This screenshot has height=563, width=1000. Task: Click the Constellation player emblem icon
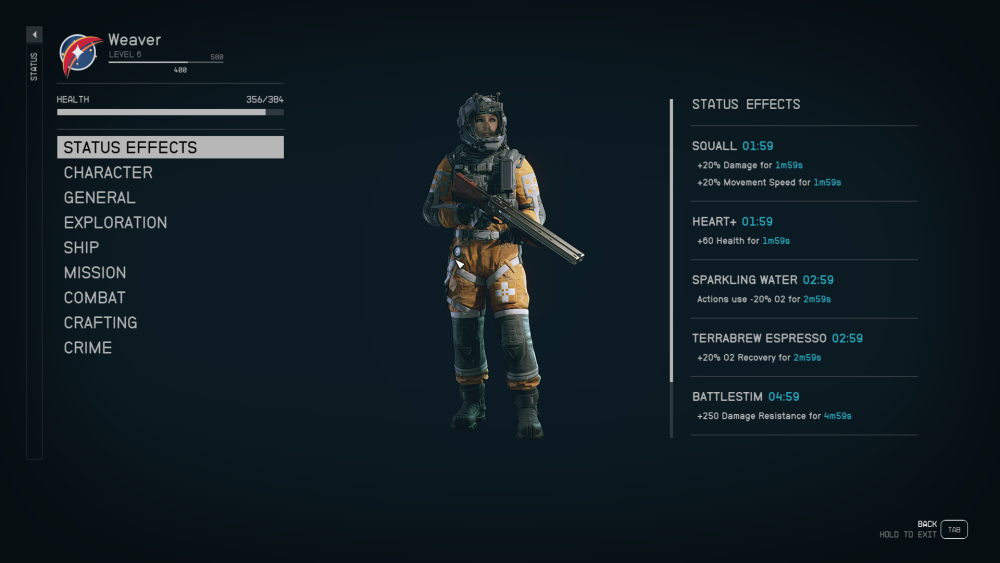(x=80, y=55)
